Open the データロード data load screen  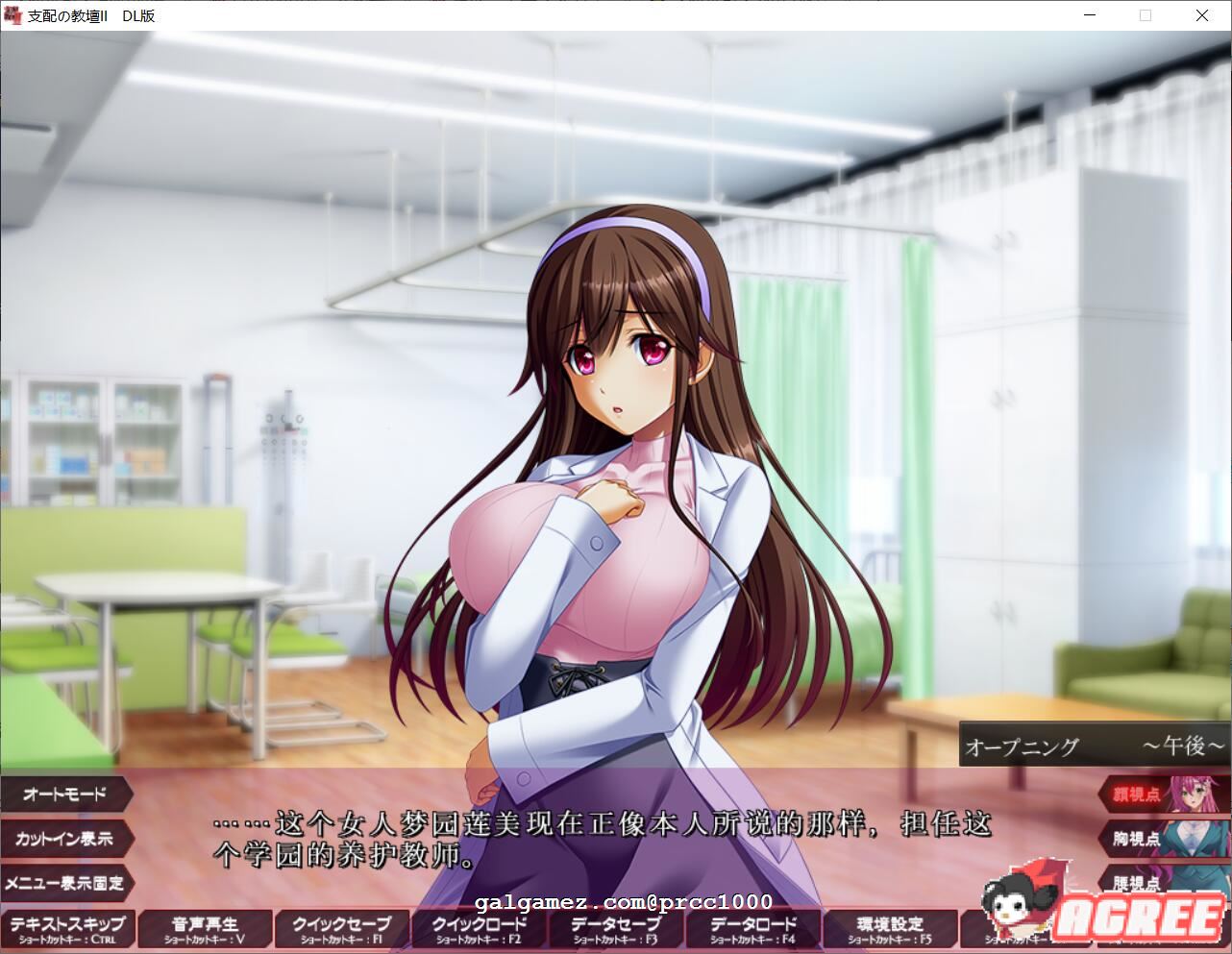[x=752, y=927]
